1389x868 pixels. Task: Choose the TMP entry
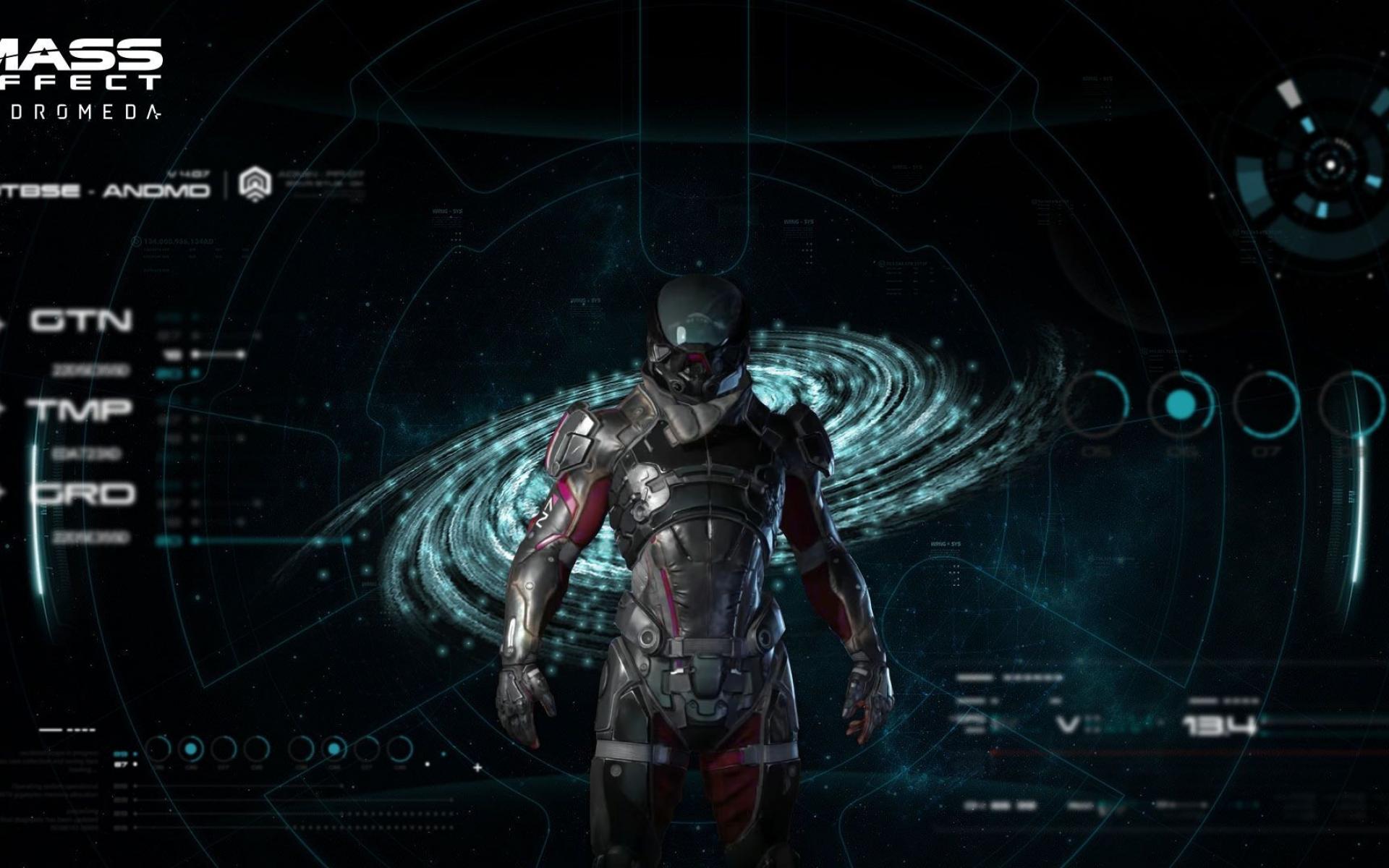pos(80,409)
